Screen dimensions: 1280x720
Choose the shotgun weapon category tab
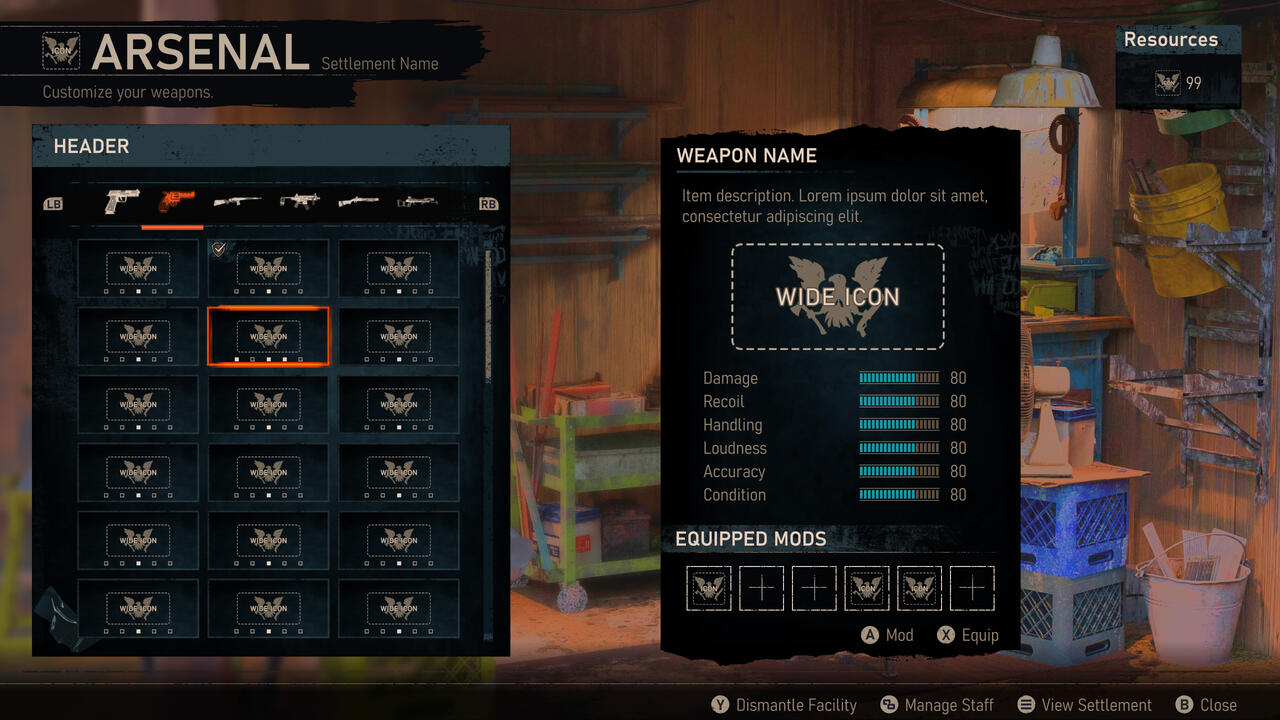tap(358, 202)
